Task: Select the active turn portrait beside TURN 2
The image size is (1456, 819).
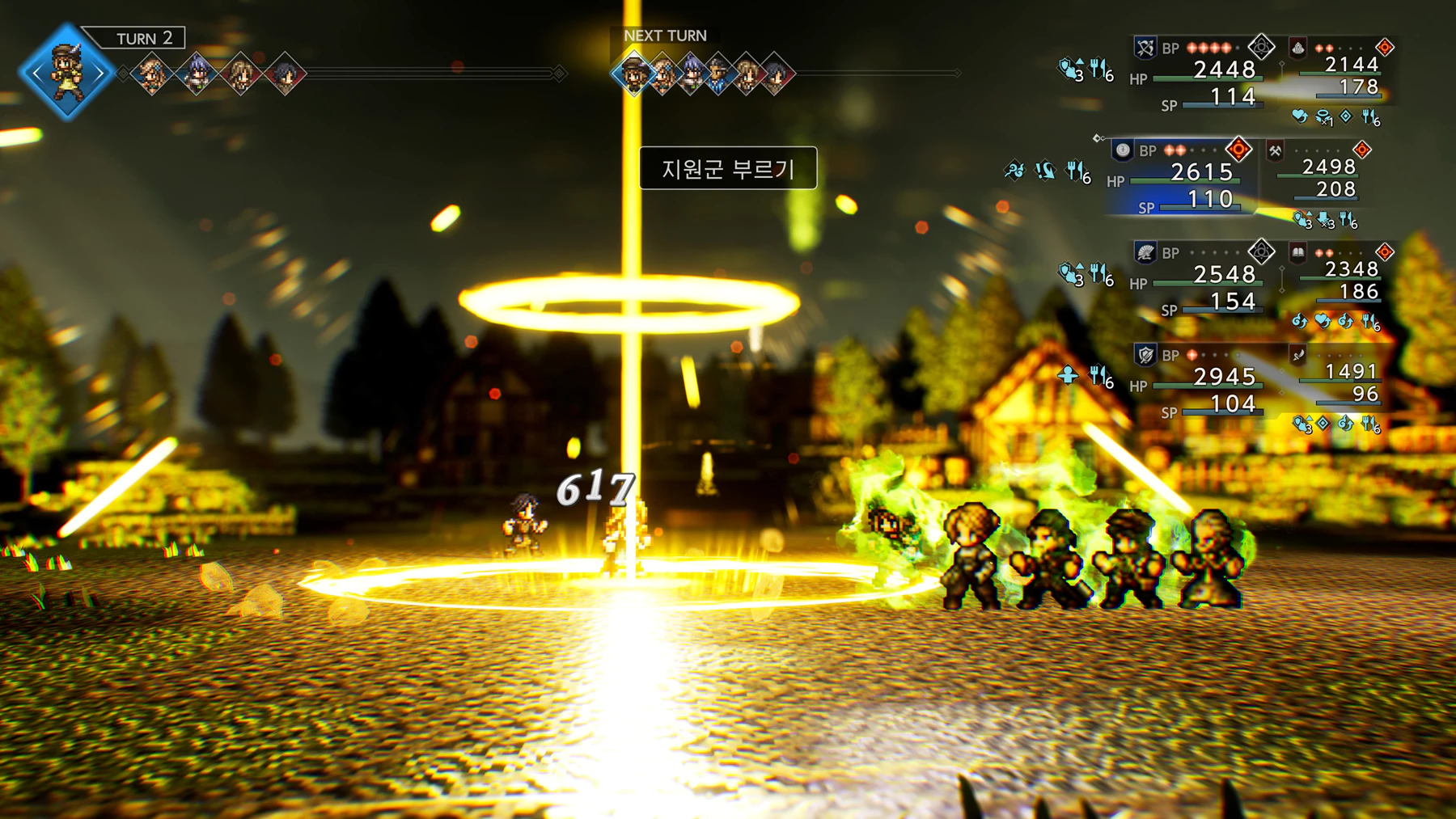Action: [x=66, y=72]
